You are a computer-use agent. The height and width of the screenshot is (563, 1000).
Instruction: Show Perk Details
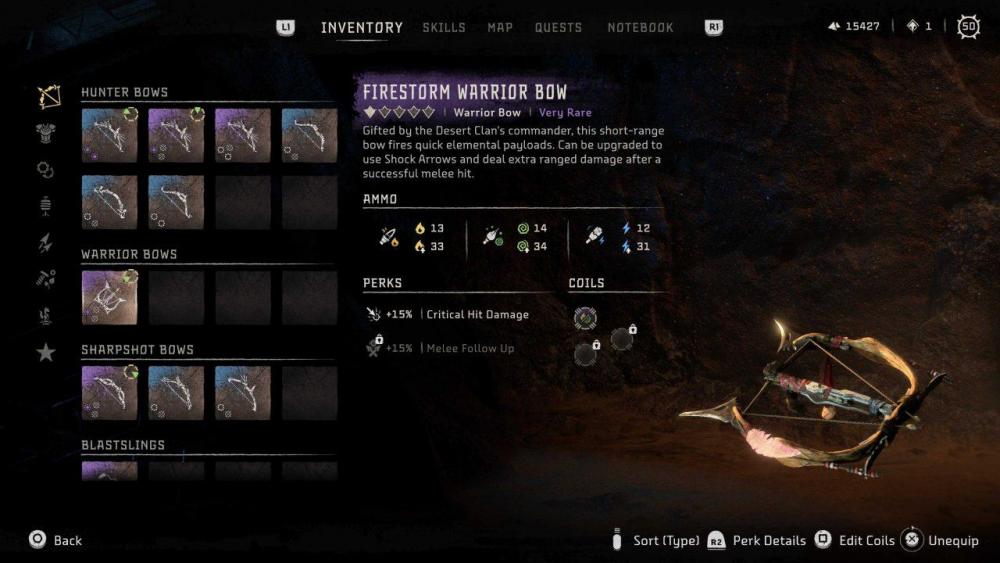pos(768,540)
